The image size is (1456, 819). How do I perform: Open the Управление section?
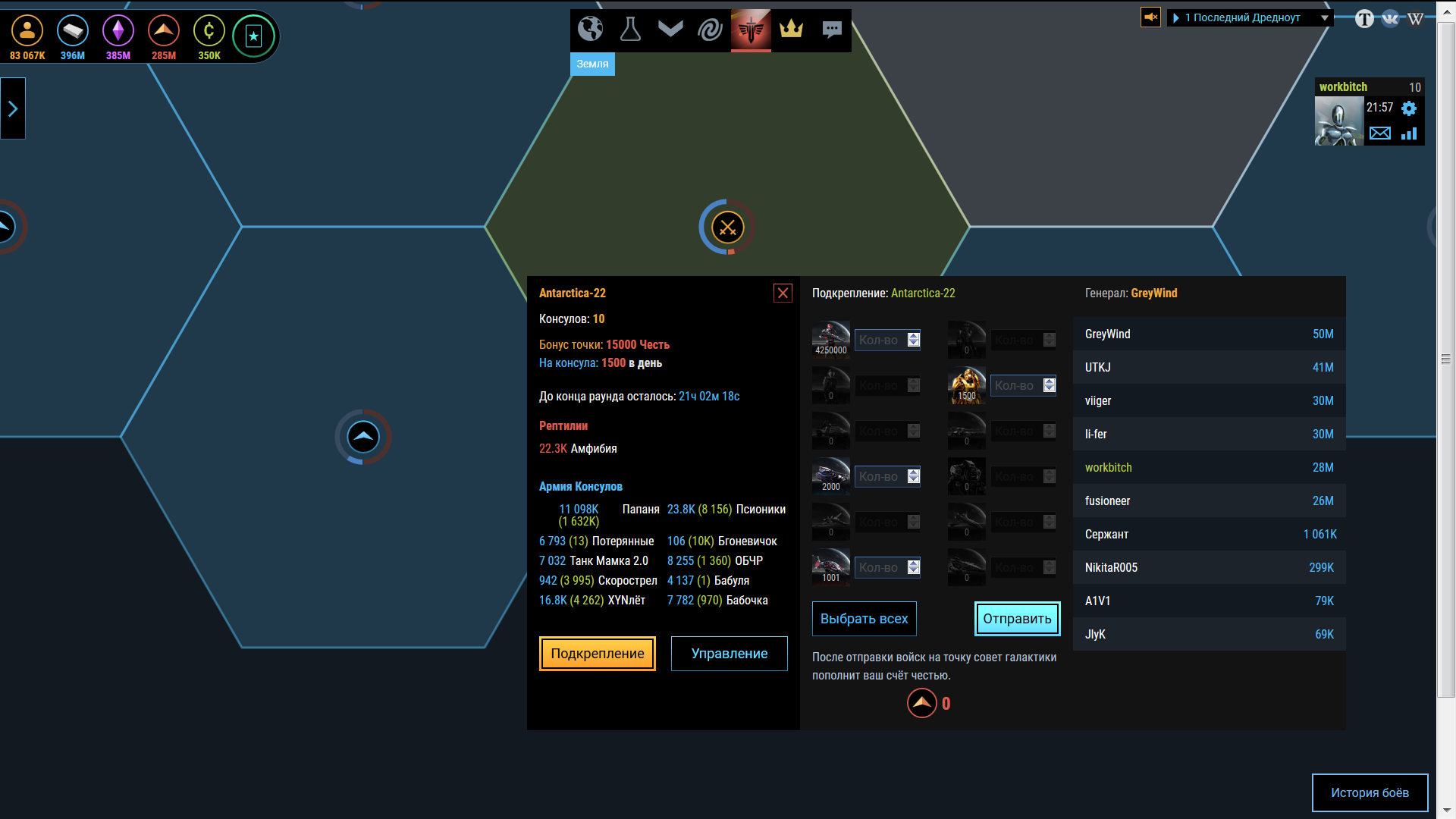coord(729,654)
